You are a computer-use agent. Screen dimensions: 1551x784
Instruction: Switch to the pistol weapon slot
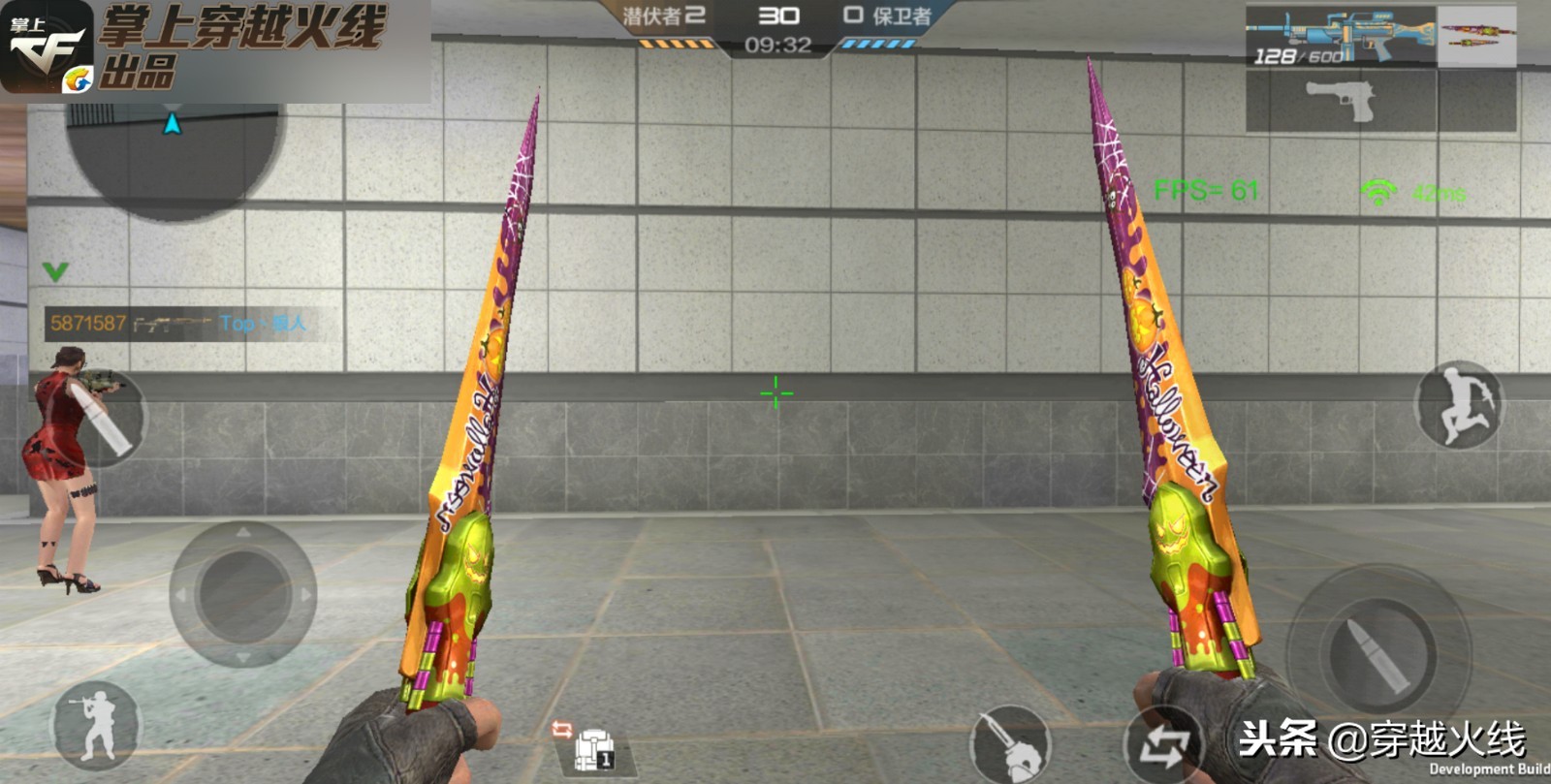tap(1340, 101)
